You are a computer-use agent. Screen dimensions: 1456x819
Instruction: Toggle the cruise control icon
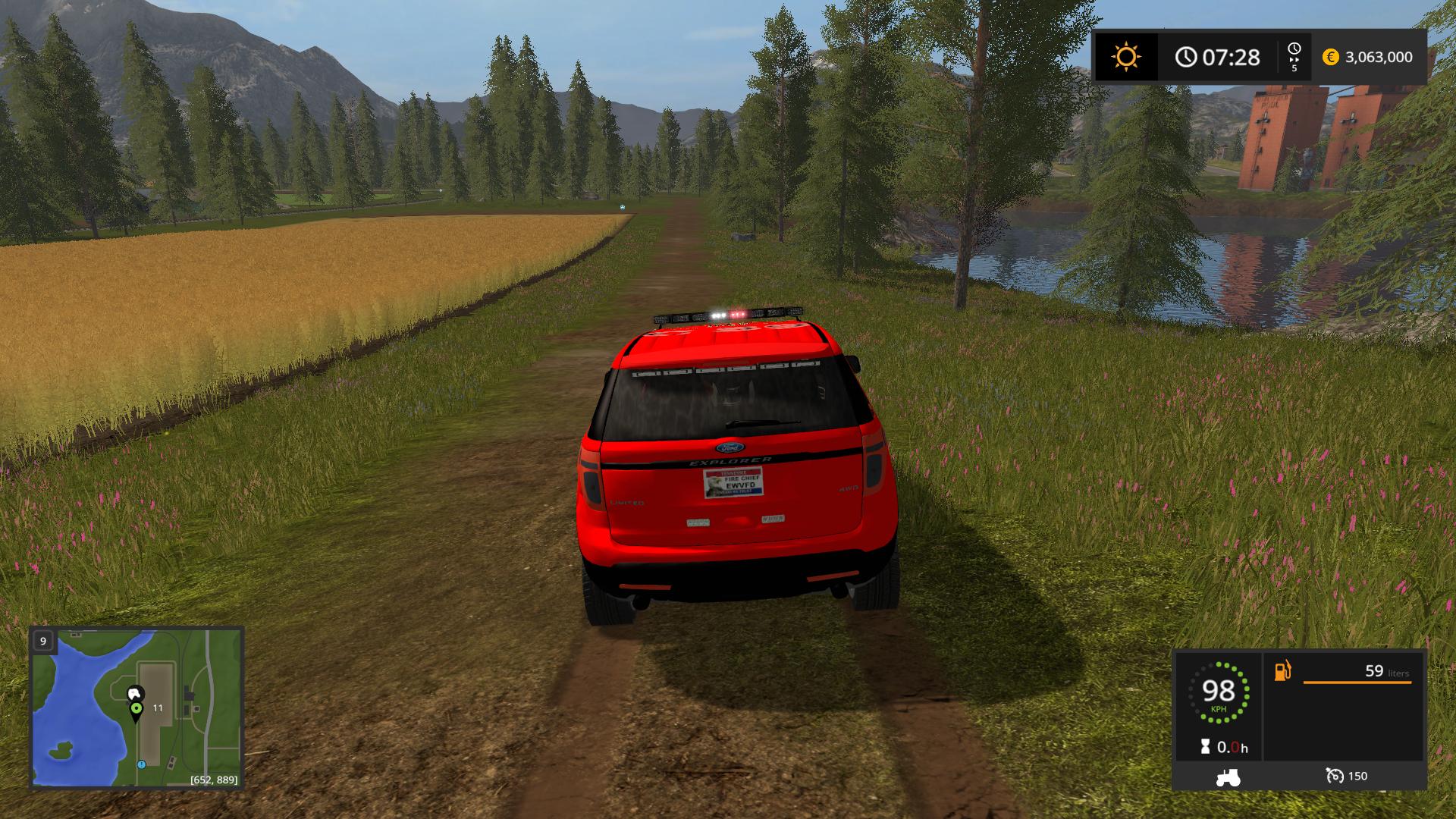coord(1335,776)
